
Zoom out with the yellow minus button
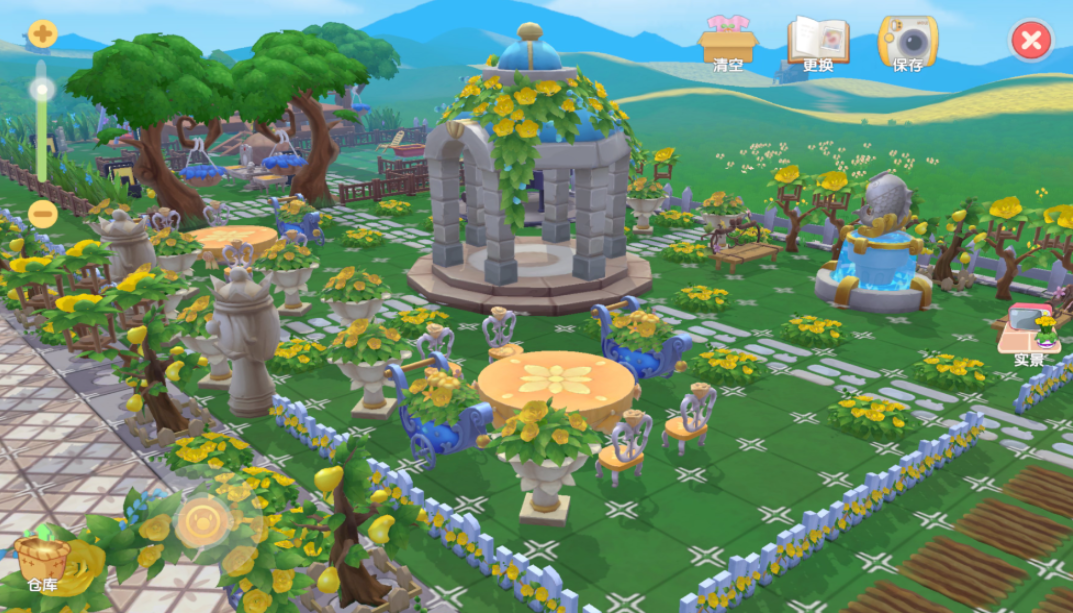click(42, 214)
